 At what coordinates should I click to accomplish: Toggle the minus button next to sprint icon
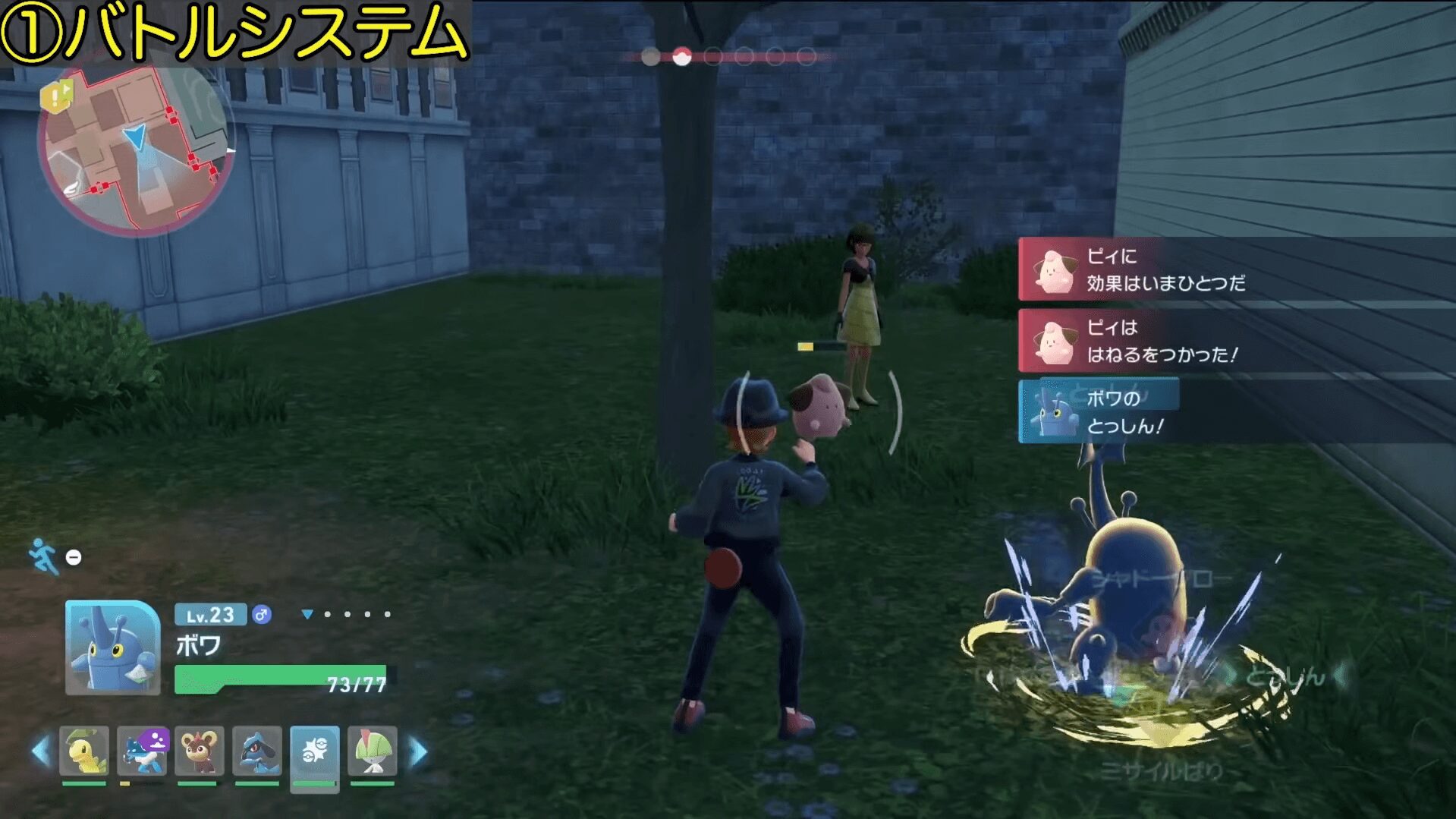[x=73, y=557]
